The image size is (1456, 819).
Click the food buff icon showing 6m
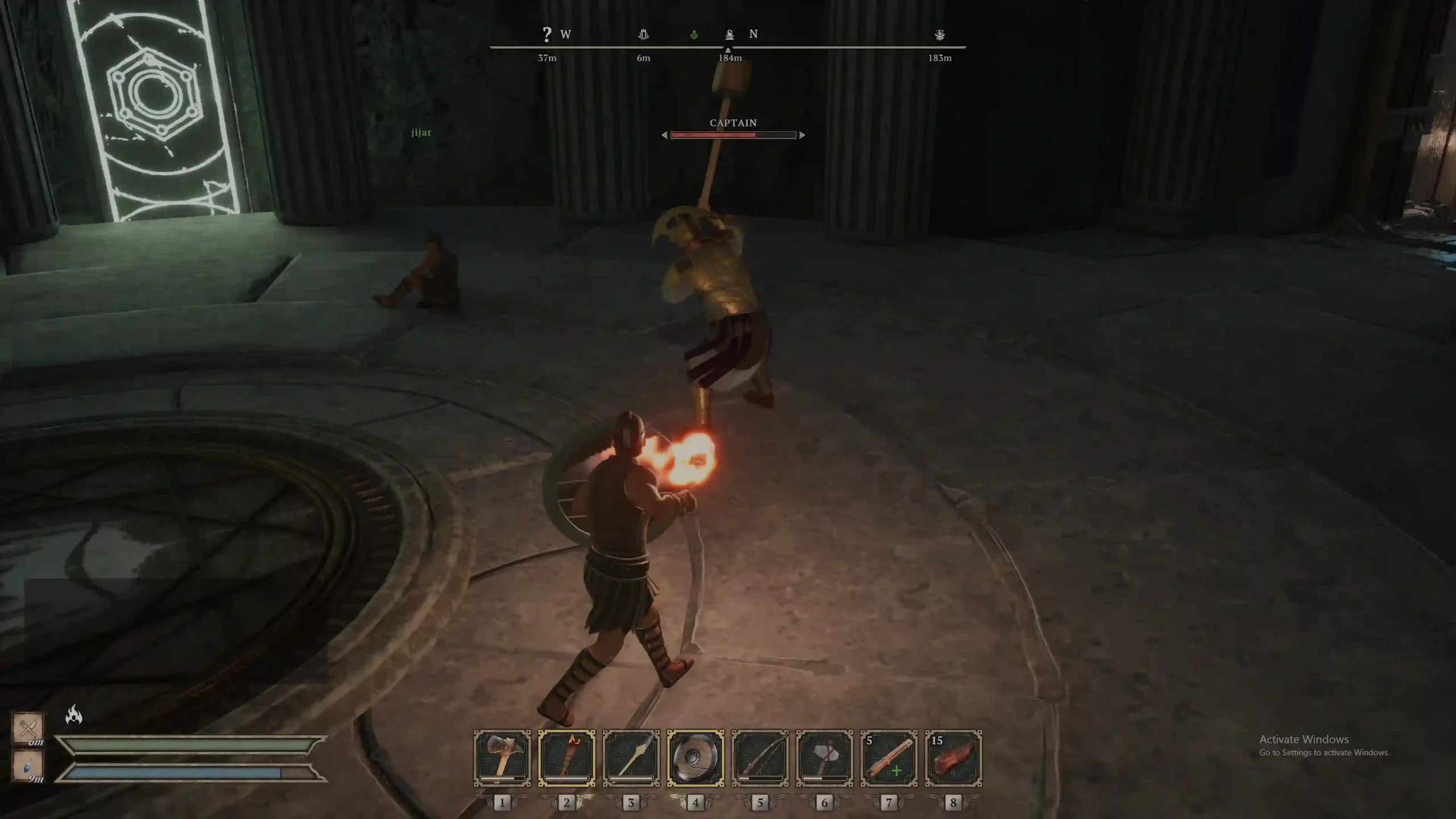point(28,727)
